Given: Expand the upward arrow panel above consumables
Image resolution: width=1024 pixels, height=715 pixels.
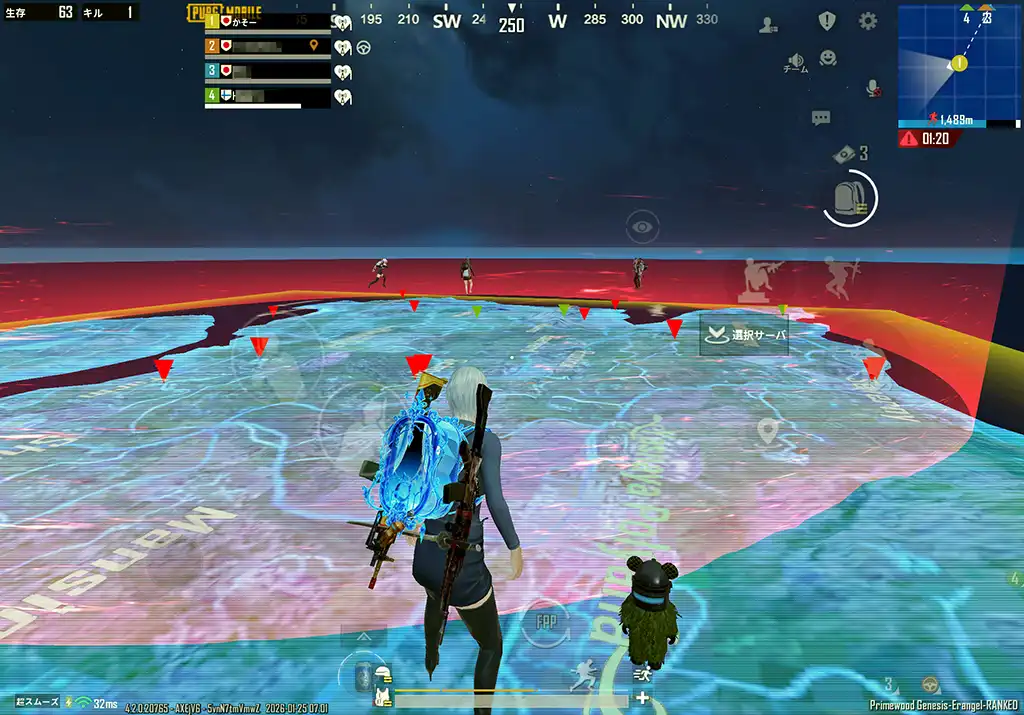Looking at the screenshot, I should 364,636.
